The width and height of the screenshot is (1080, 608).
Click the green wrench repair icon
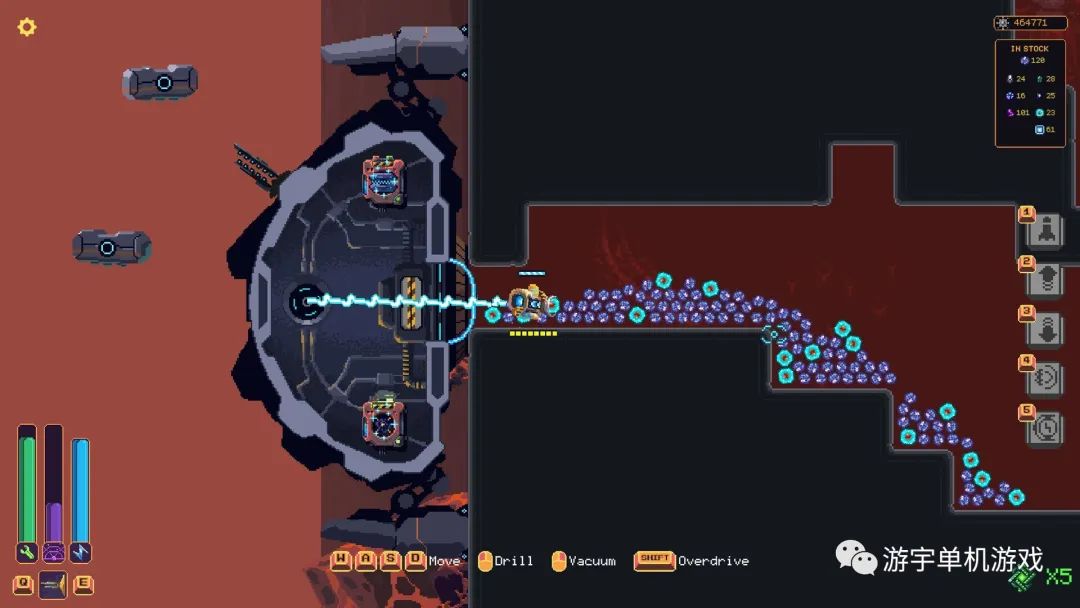click(27, 552)
